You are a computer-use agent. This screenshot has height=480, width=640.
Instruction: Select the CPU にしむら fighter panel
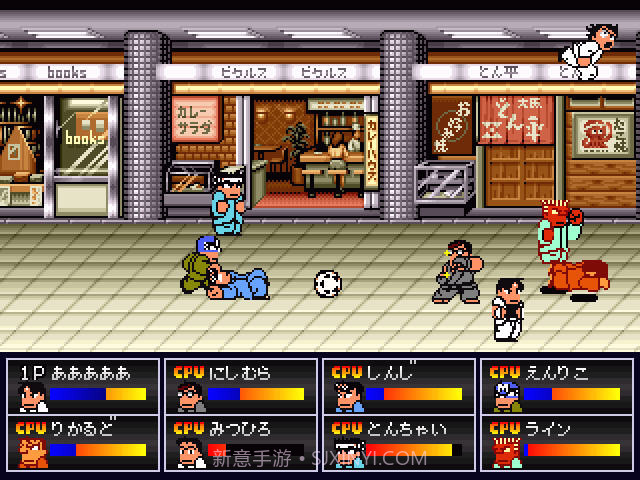pos(239,386)
